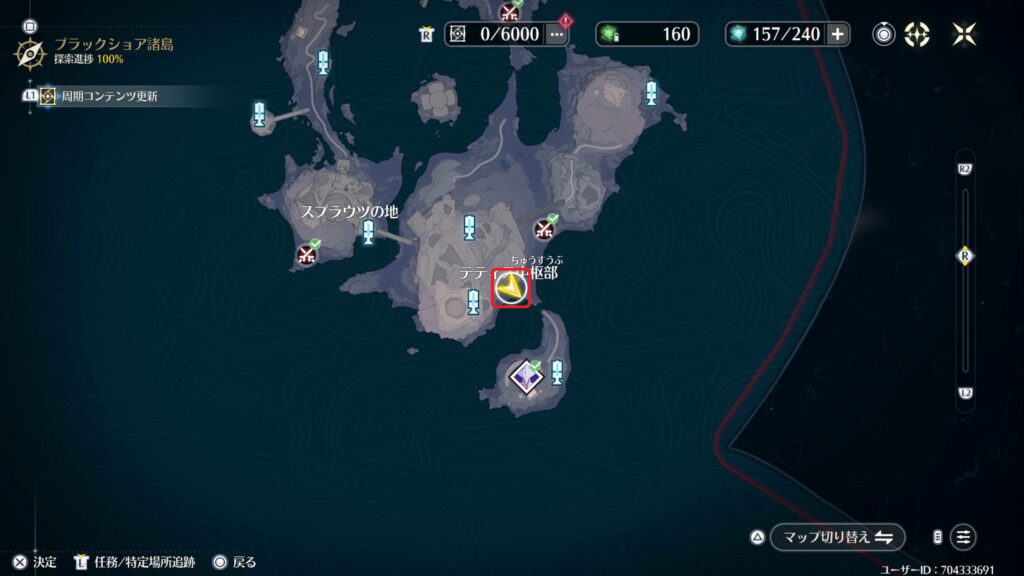Image resolution: width=1024 pixels, height=576 pixels.
Task: Select the purple diamond marker on the southern islet
Action: click(x=526, y=376)
